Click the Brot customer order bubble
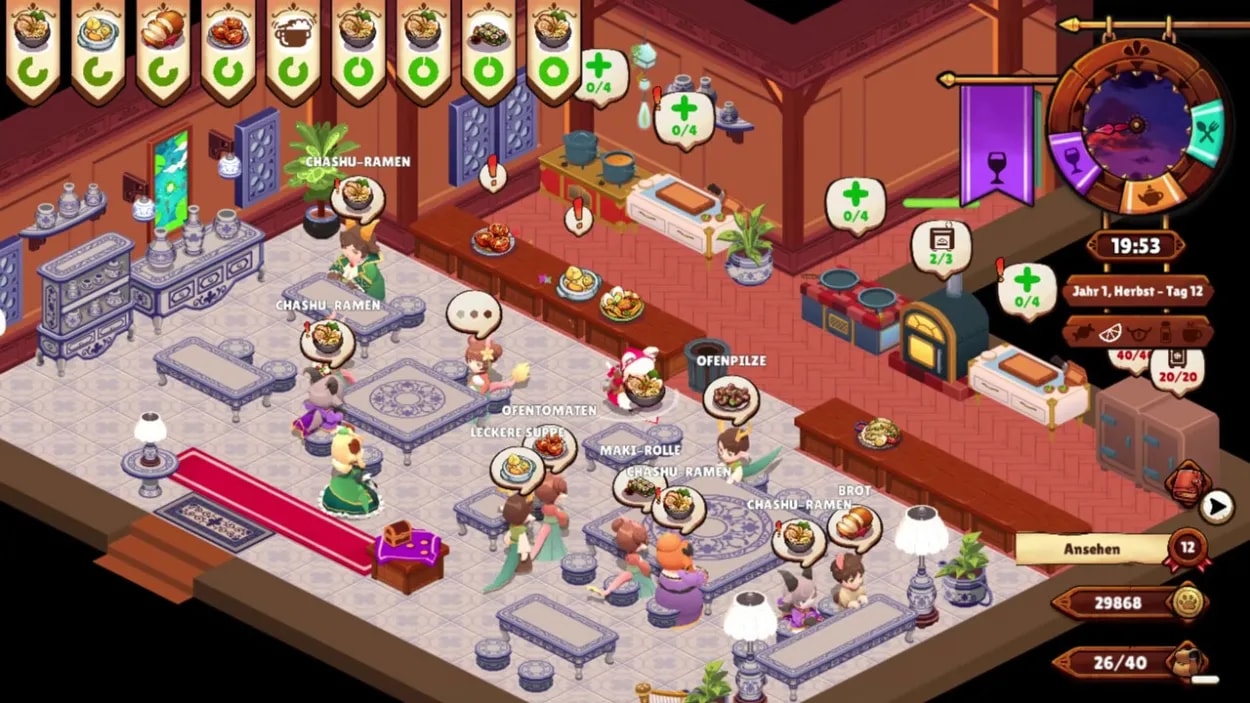 (x=854, y=527)
